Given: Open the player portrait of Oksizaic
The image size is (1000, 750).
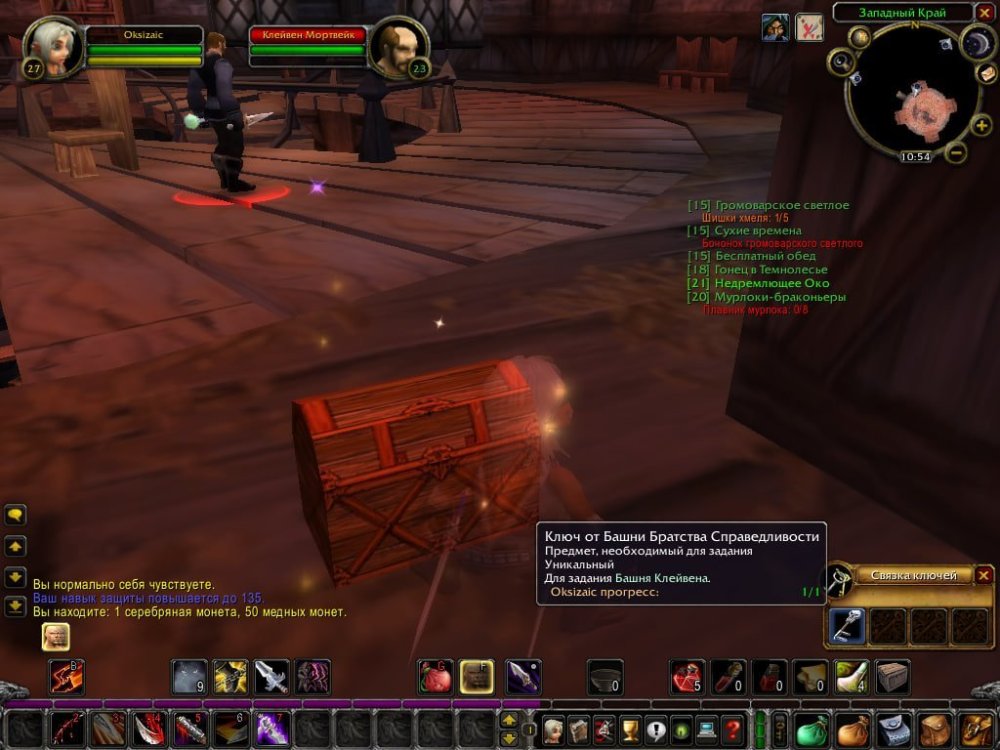Looking at the screenshot, I should 52,45.
